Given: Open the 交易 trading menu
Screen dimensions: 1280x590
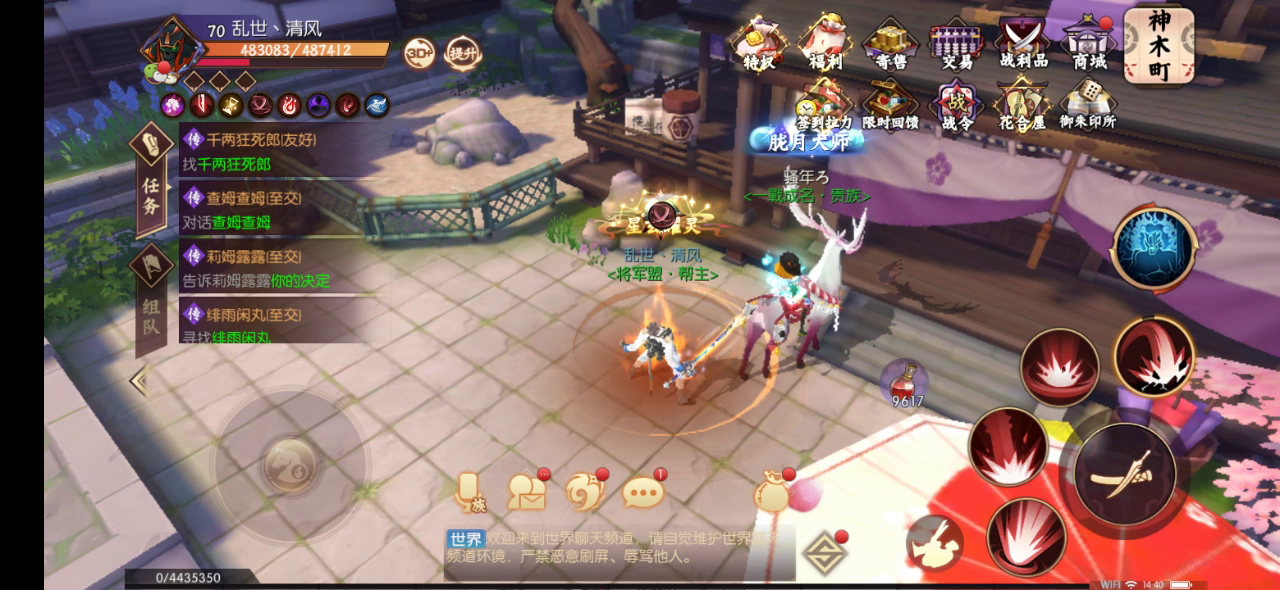Looking at the screenshot, I should (x=957, y=44).
